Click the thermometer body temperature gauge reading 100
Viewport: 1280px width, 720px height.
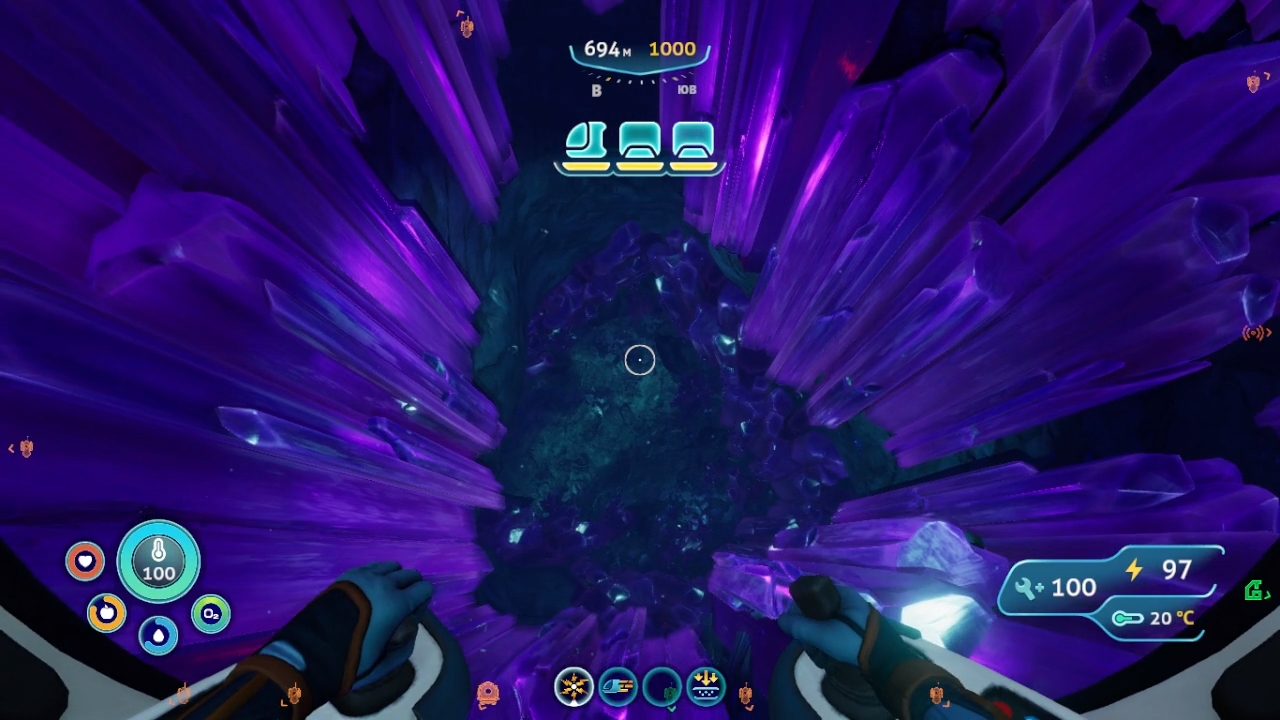pyautogui.click(x=158, y=562)
